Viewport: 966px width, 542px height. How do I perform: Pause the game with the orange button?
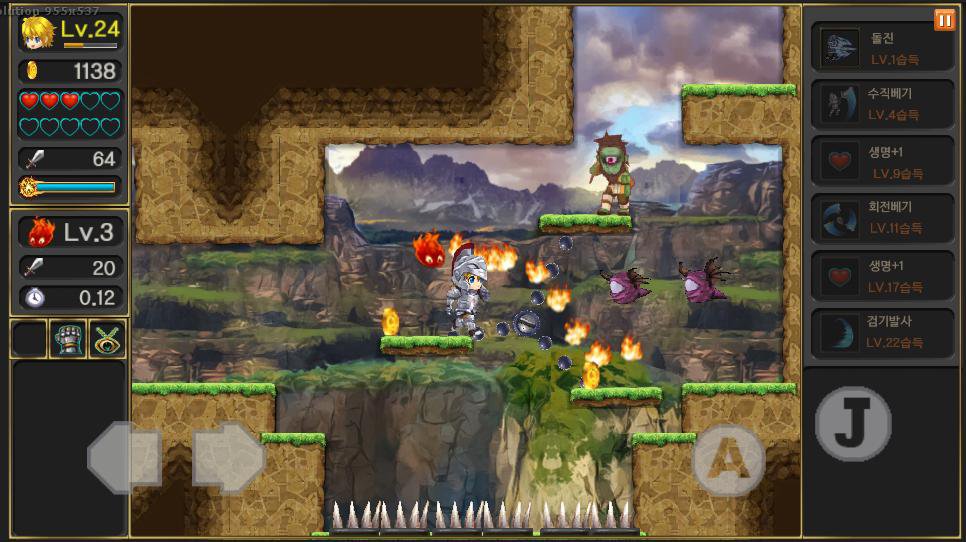point(944,20)
